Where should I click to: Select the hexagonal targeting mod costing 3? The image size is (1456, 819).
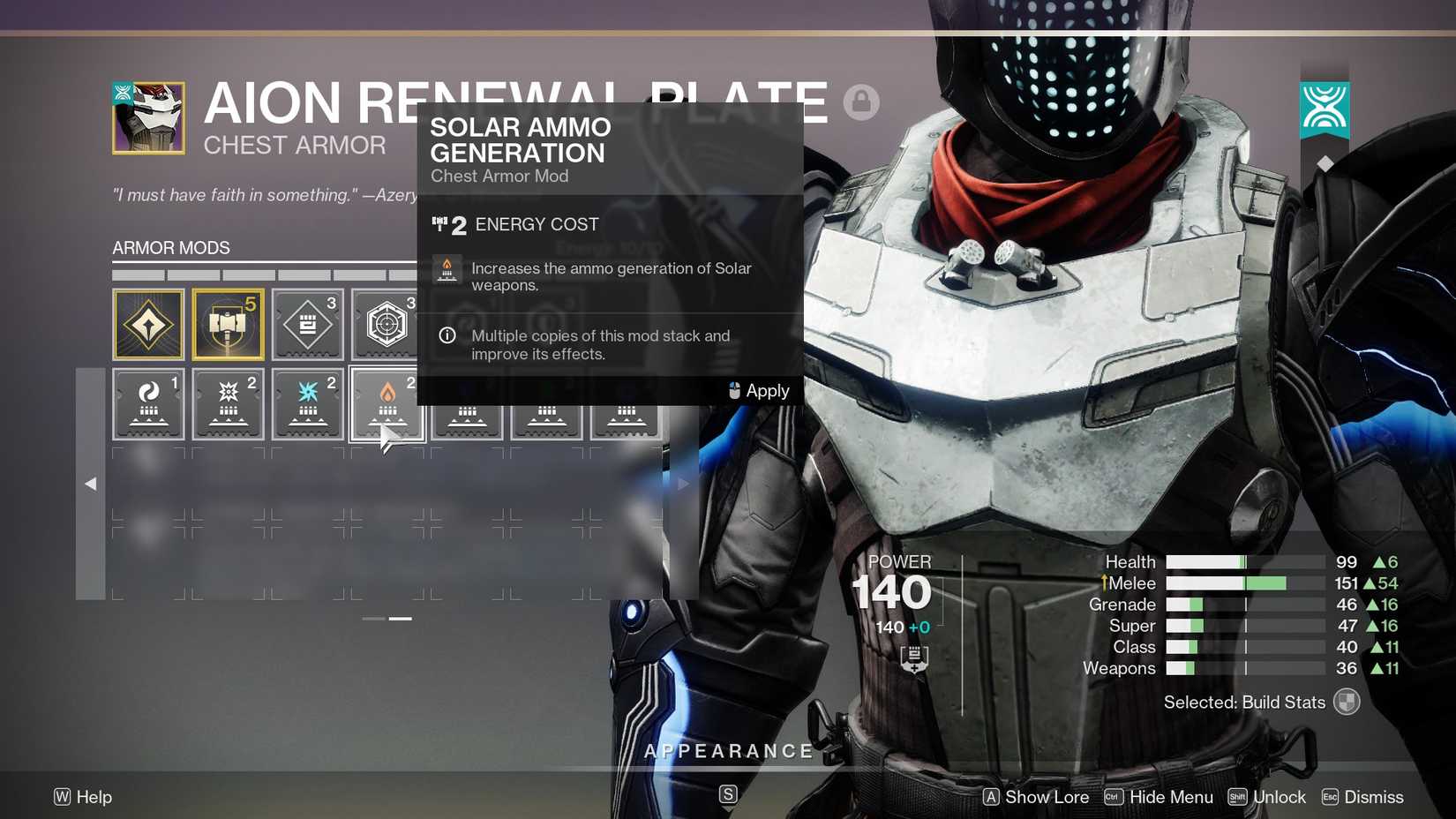tap(387, 324)
